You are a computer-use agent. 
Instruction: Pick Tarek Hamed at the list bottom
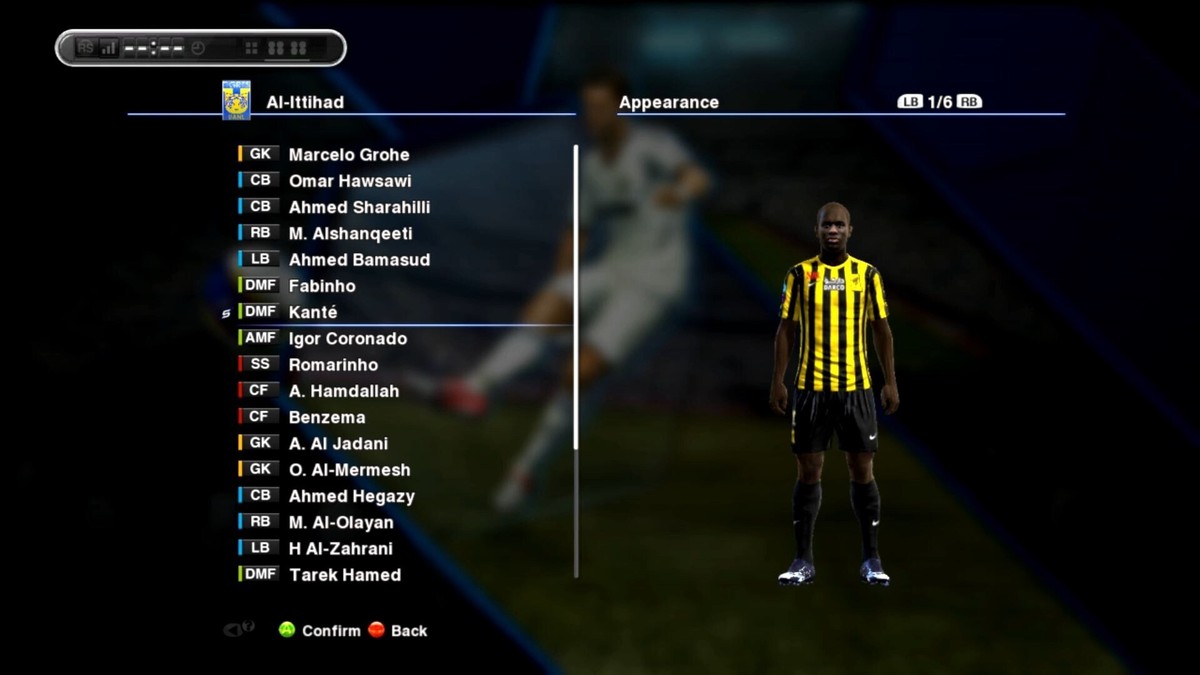coord(344,575)
